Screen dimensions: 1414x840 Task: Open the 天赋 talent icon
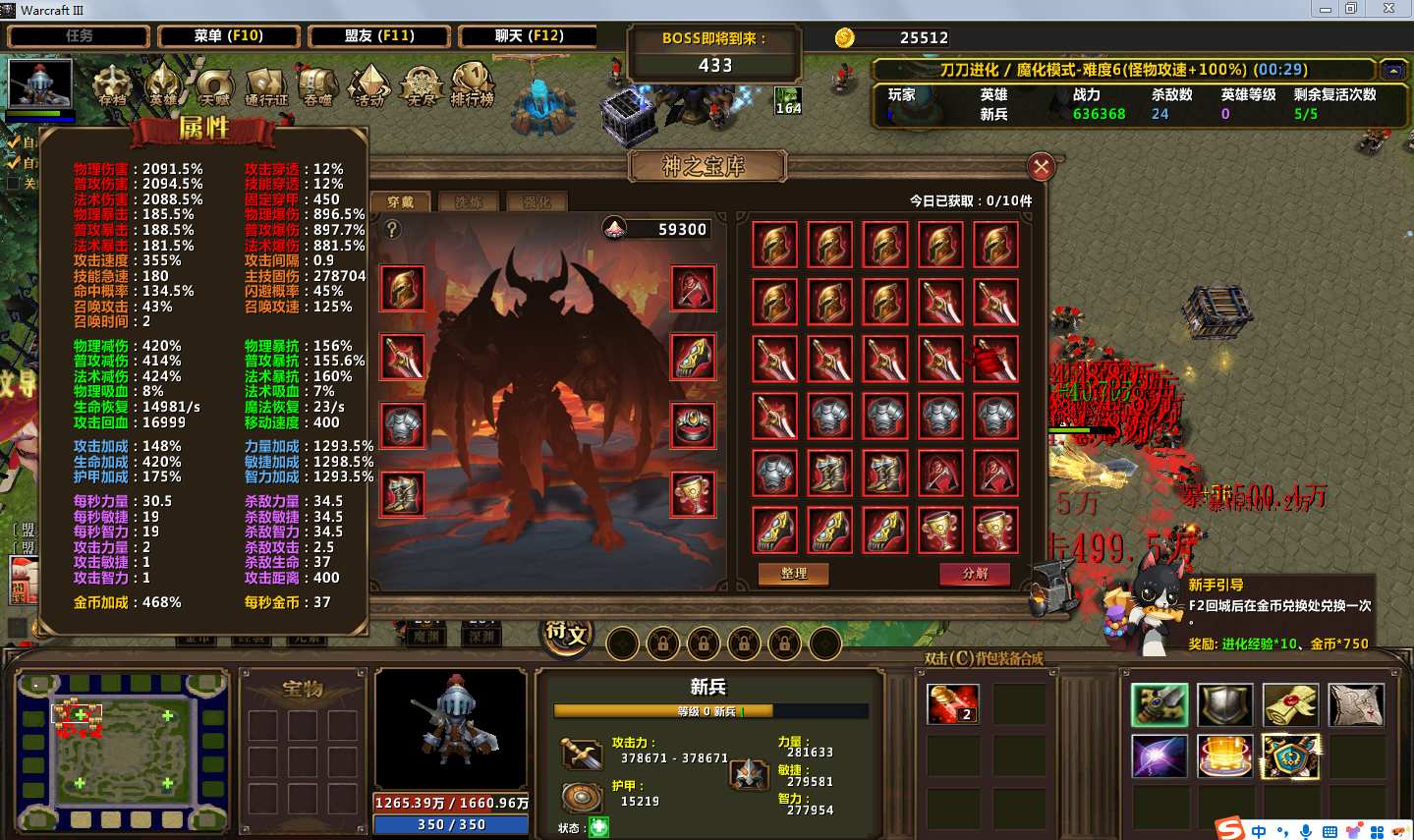(214, 84)
